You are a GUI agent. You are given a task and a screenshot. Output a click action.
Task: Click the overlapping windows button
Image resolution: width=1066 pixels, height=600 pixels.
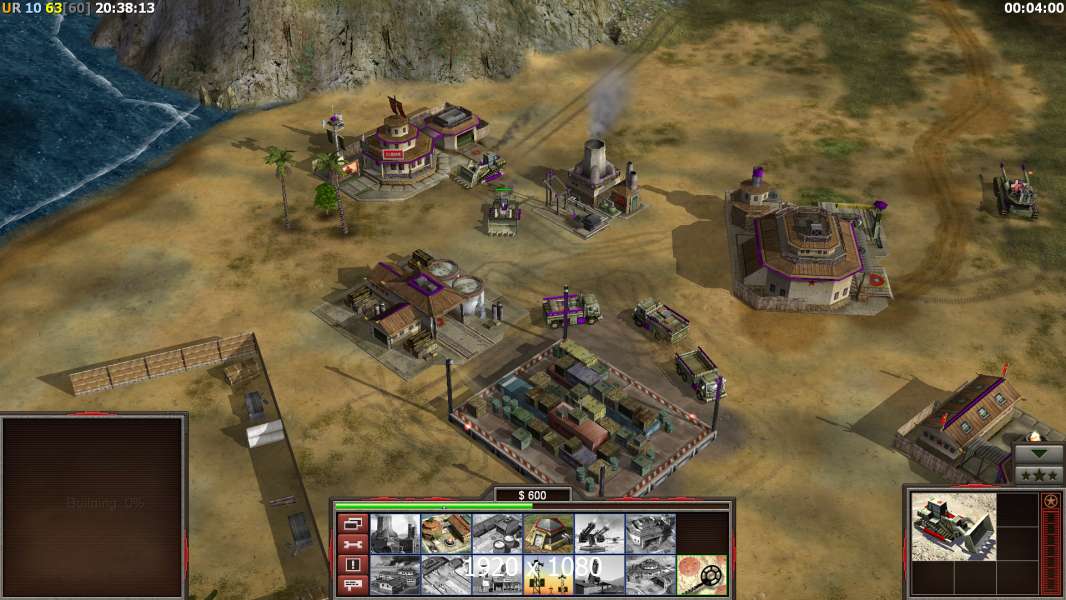(x=352, y=523)
